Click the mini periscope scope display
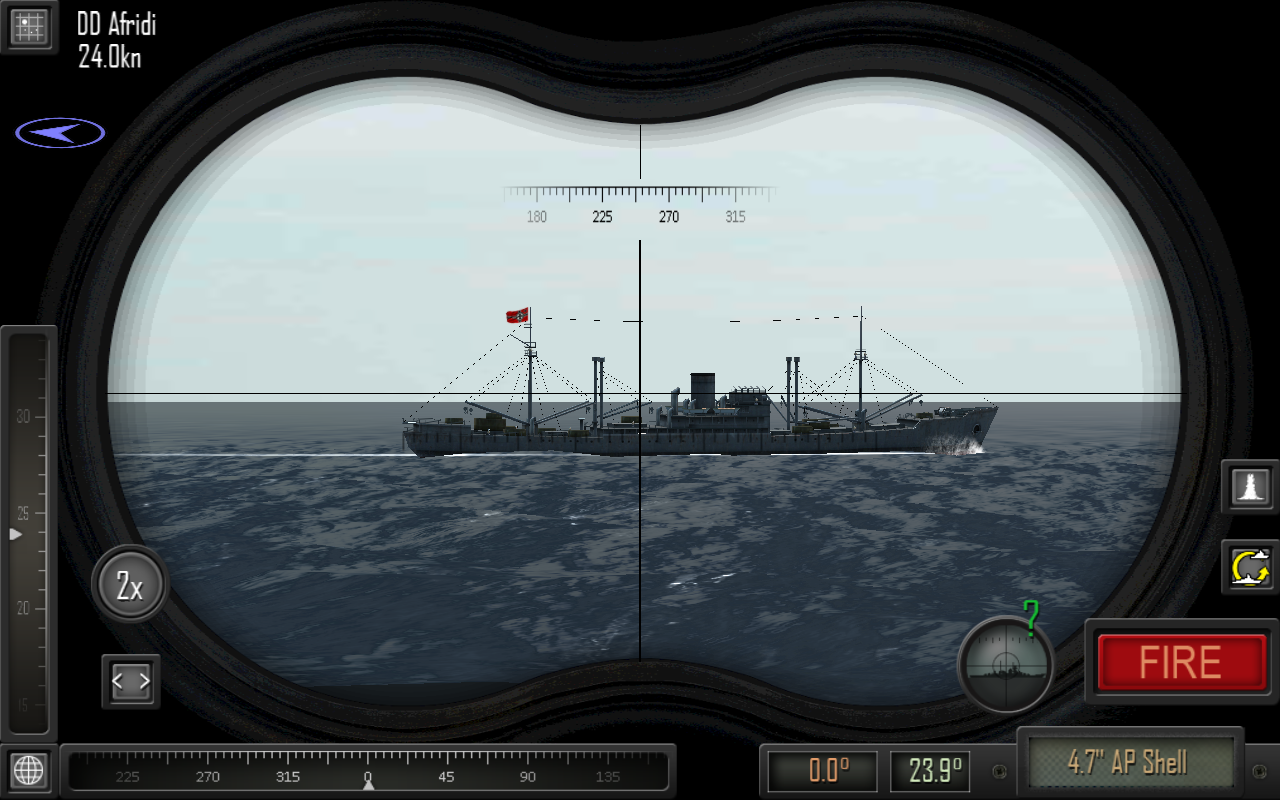The height and width of the screenshot is (800, 1280). point(1004,665)
